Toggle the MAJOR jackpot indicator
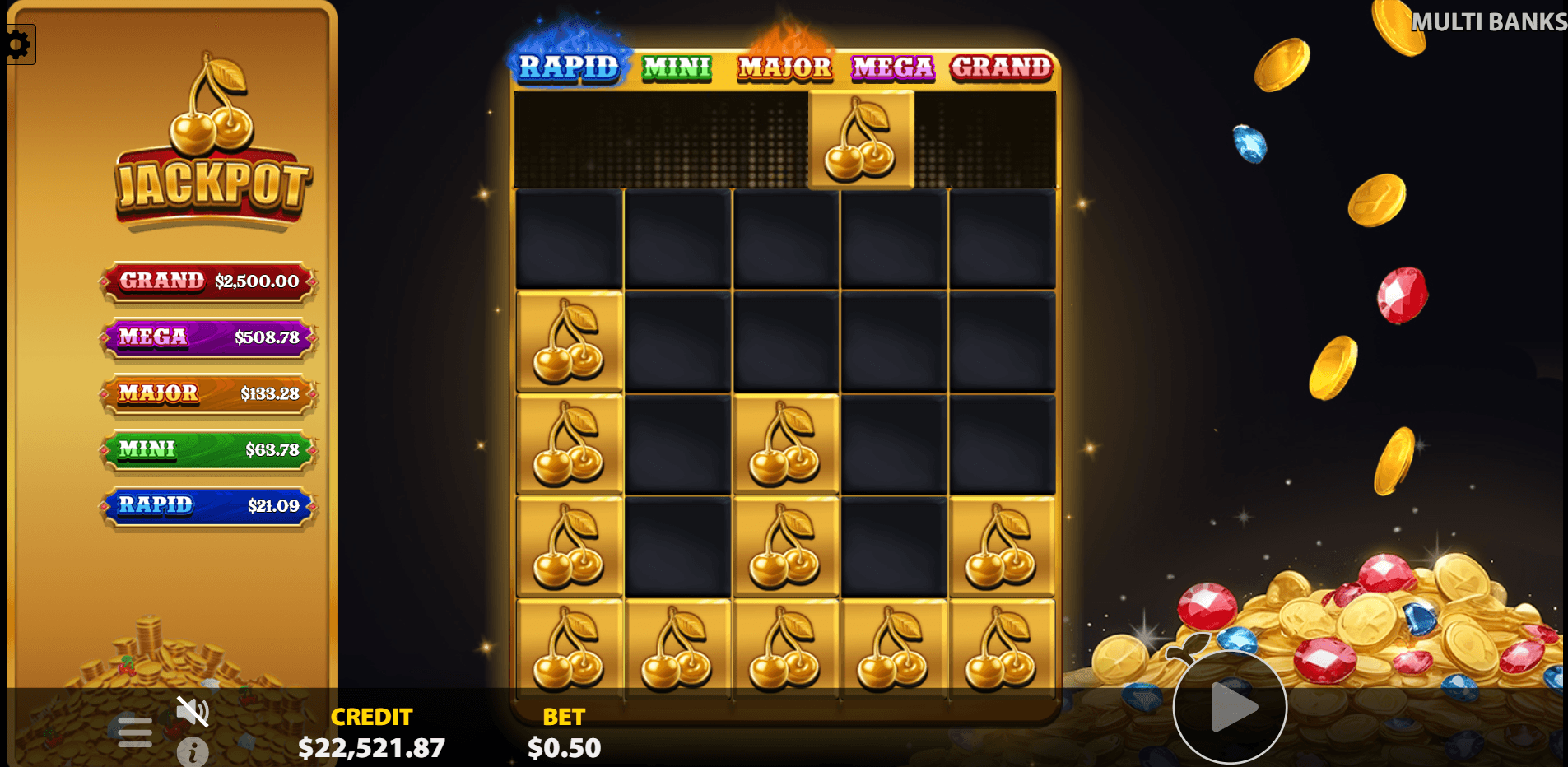The image size is (1568, 767). pos(784,67)
